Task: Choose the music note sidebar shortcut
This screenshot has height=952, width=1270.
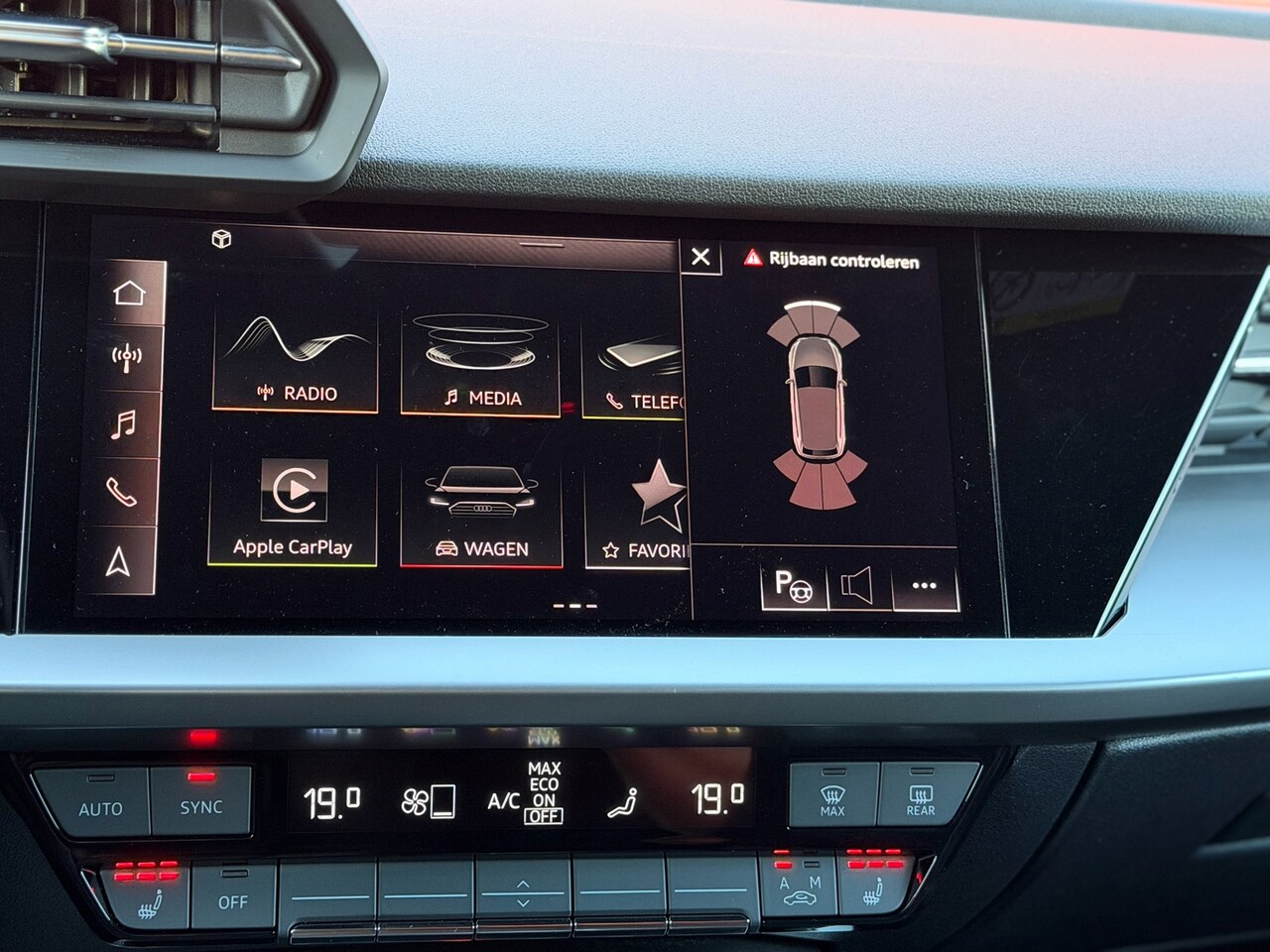Action: click(124, 425)
